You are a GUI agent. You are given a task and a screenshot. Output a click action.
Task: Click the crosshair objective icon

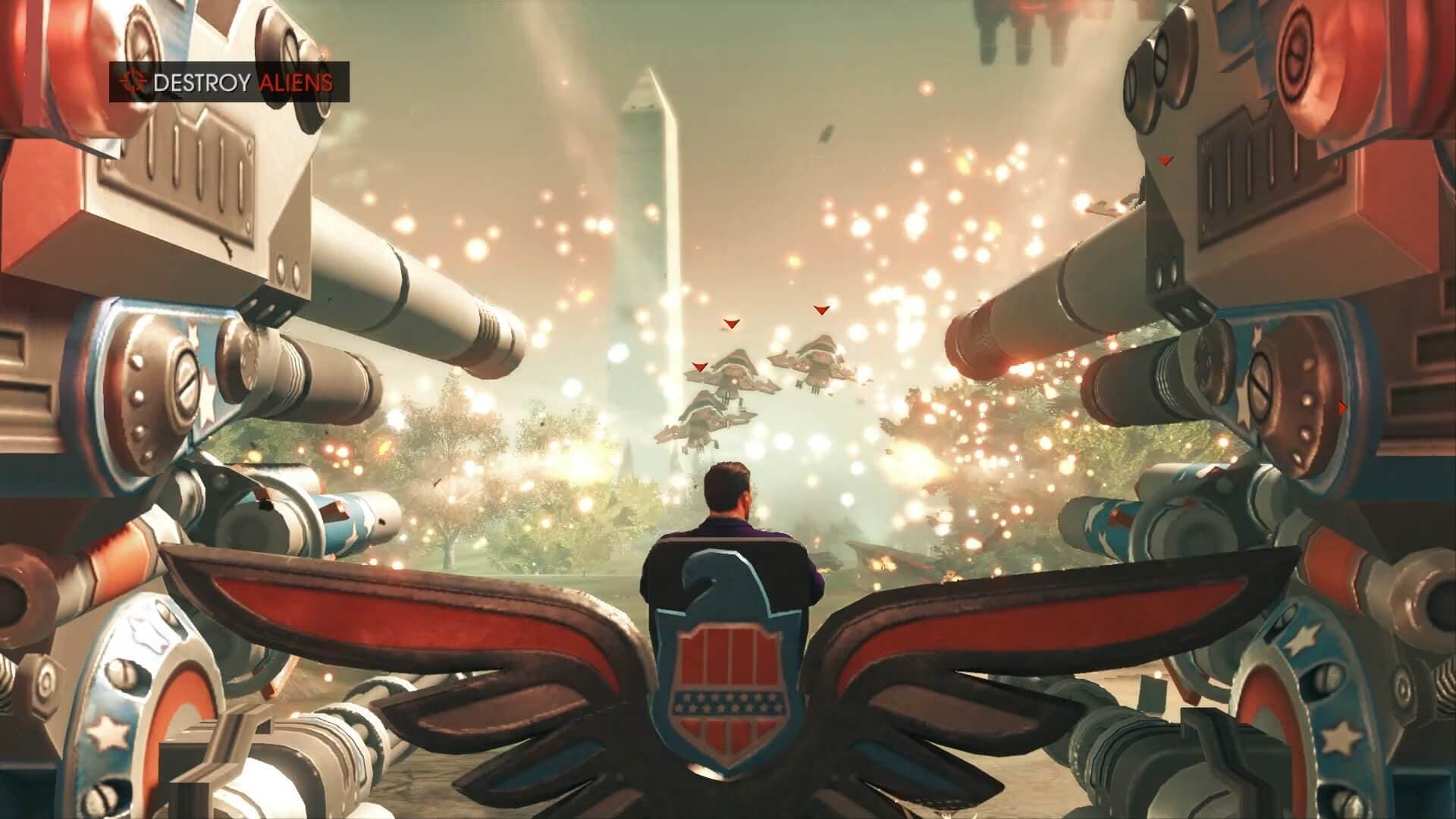coord(130,82)
